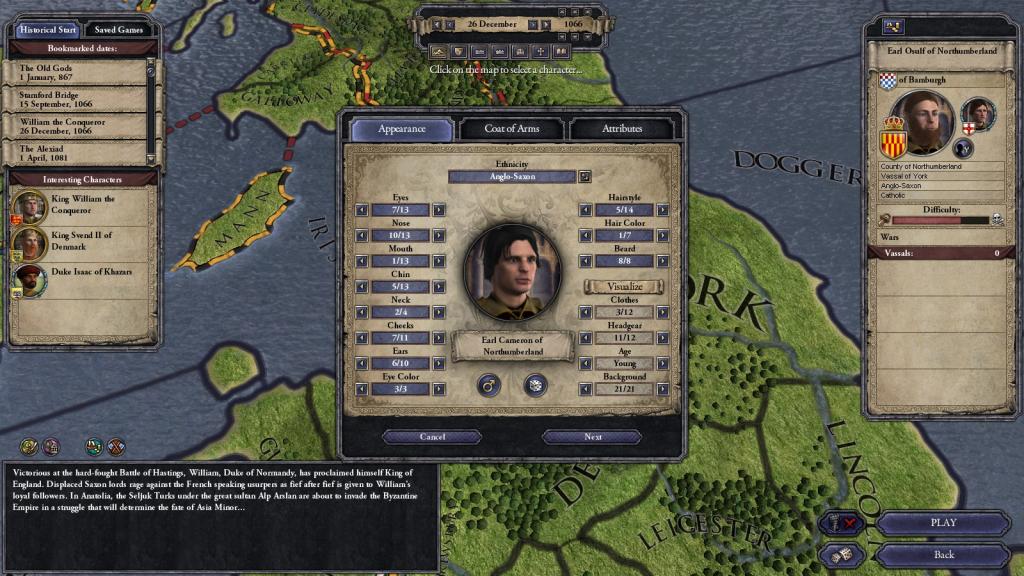Image resolution: width=1024 pixels, height=576 pixels.
Task: Proceed with the Next button
Action: [x=592, y=437]
